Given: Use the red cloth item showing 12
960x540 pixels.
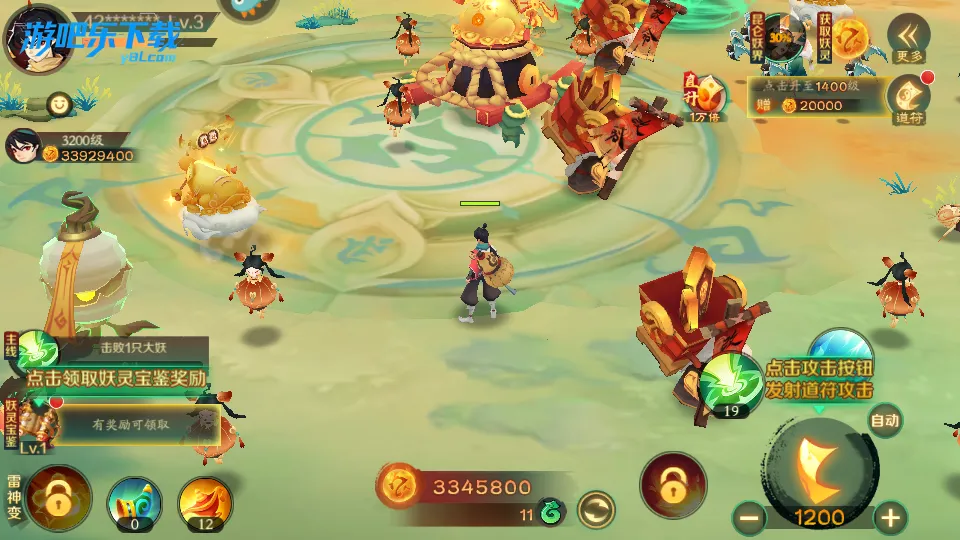Looking at the screenshot, I should [205, 500].
